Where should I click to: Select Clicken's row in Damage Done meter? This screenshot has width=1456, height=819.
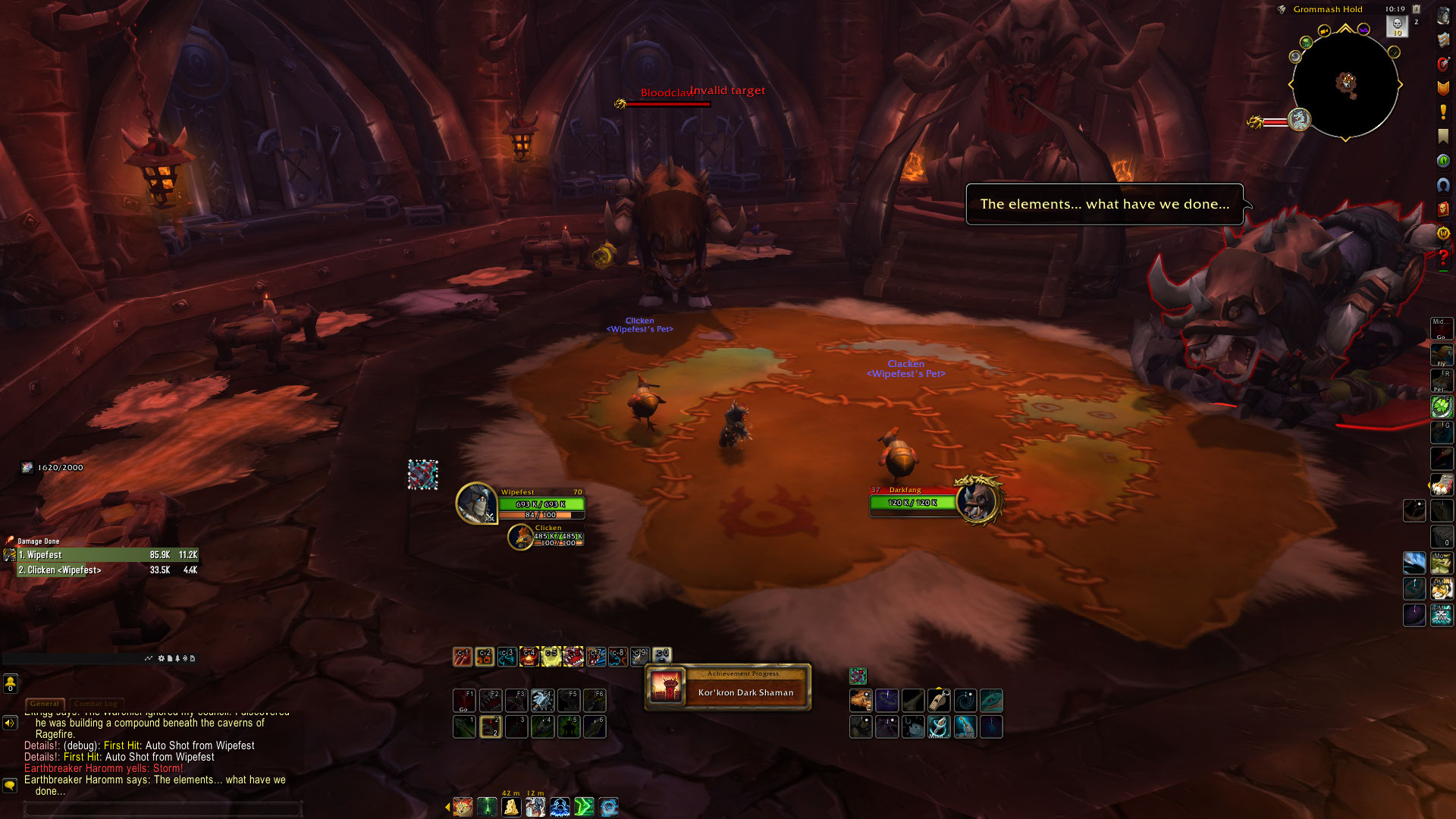pos(108,570)
